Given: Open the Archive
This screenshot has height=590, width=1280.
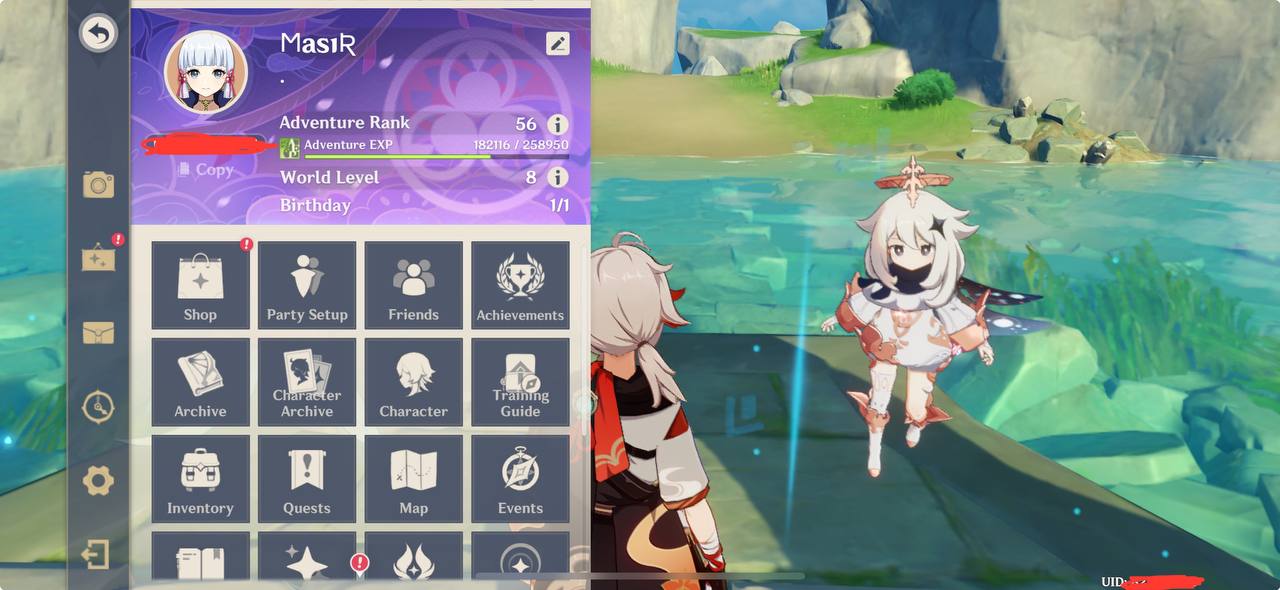Looking at the screenshot, I should click(200, 381).
